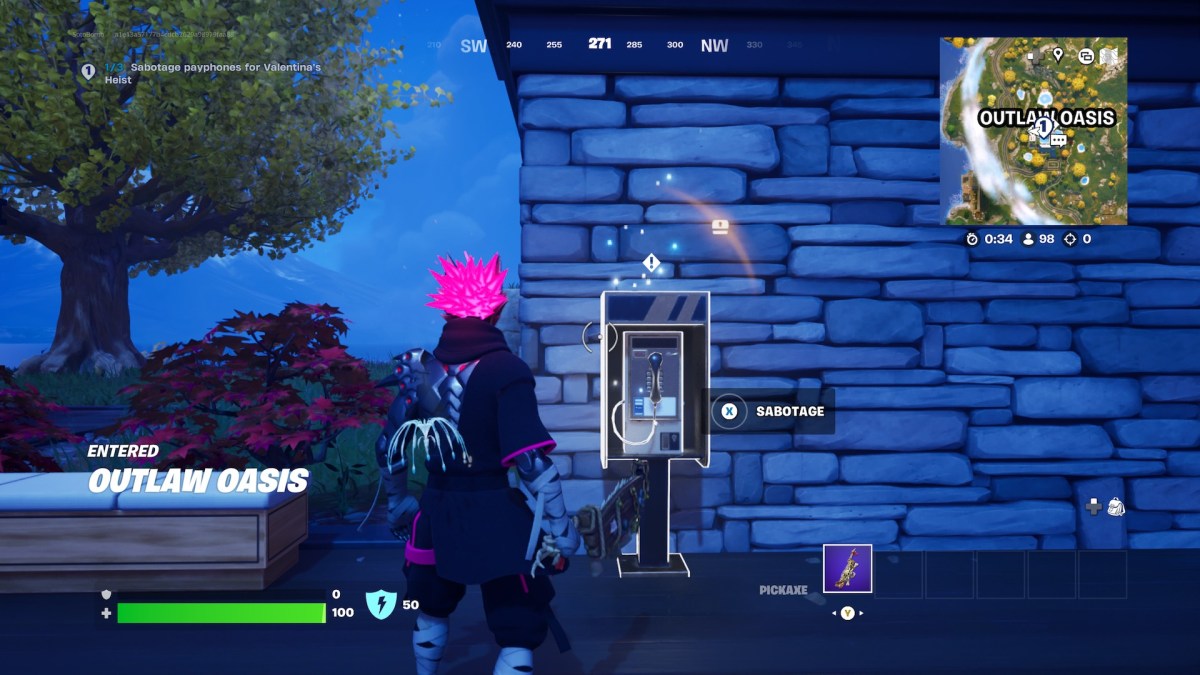Click the map pin marker icon
Screen dimensions: 1200x675
(x=1058, y=54)
